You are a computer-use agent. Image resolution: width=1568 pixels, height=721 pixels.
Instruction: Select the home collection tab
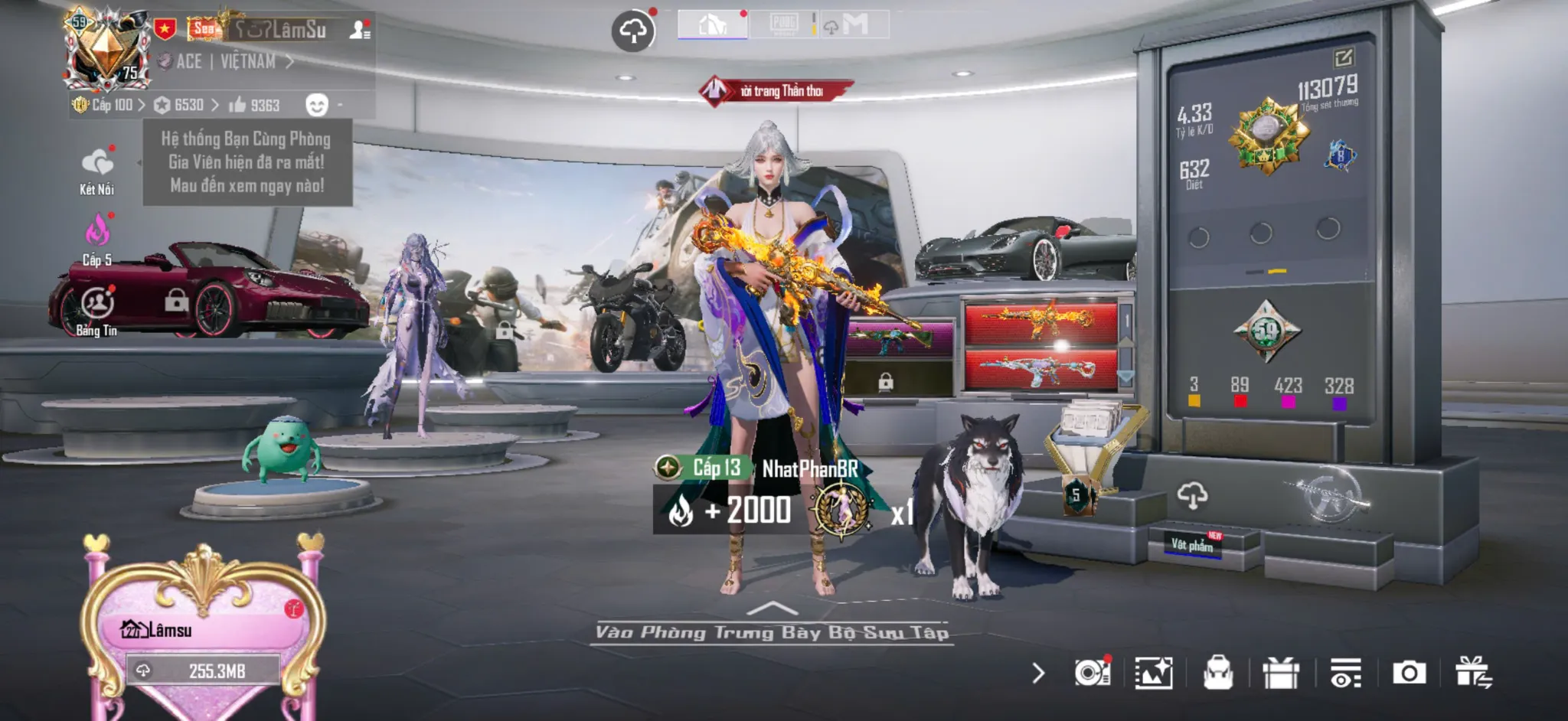[712, 25]
